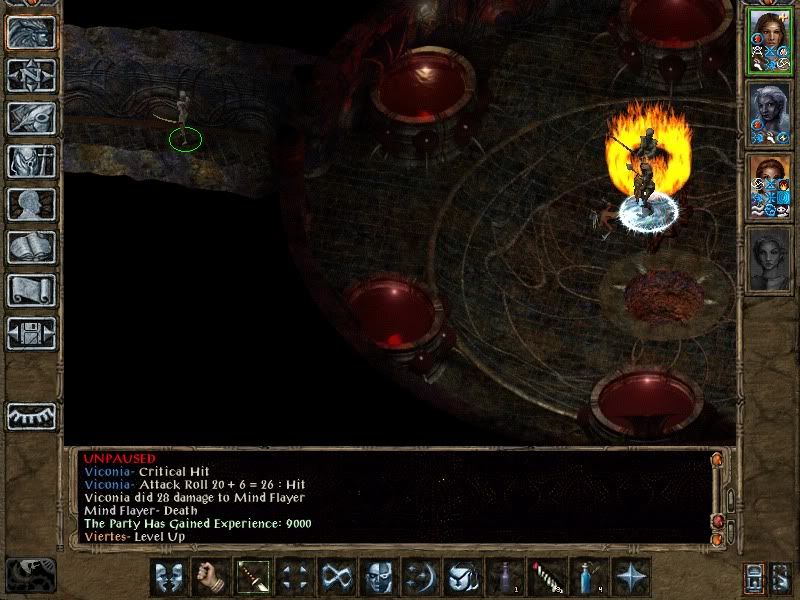This screenshot has height=600, width=800.
Task: Open the mage spellbook
Action: [x=31, y=247]
